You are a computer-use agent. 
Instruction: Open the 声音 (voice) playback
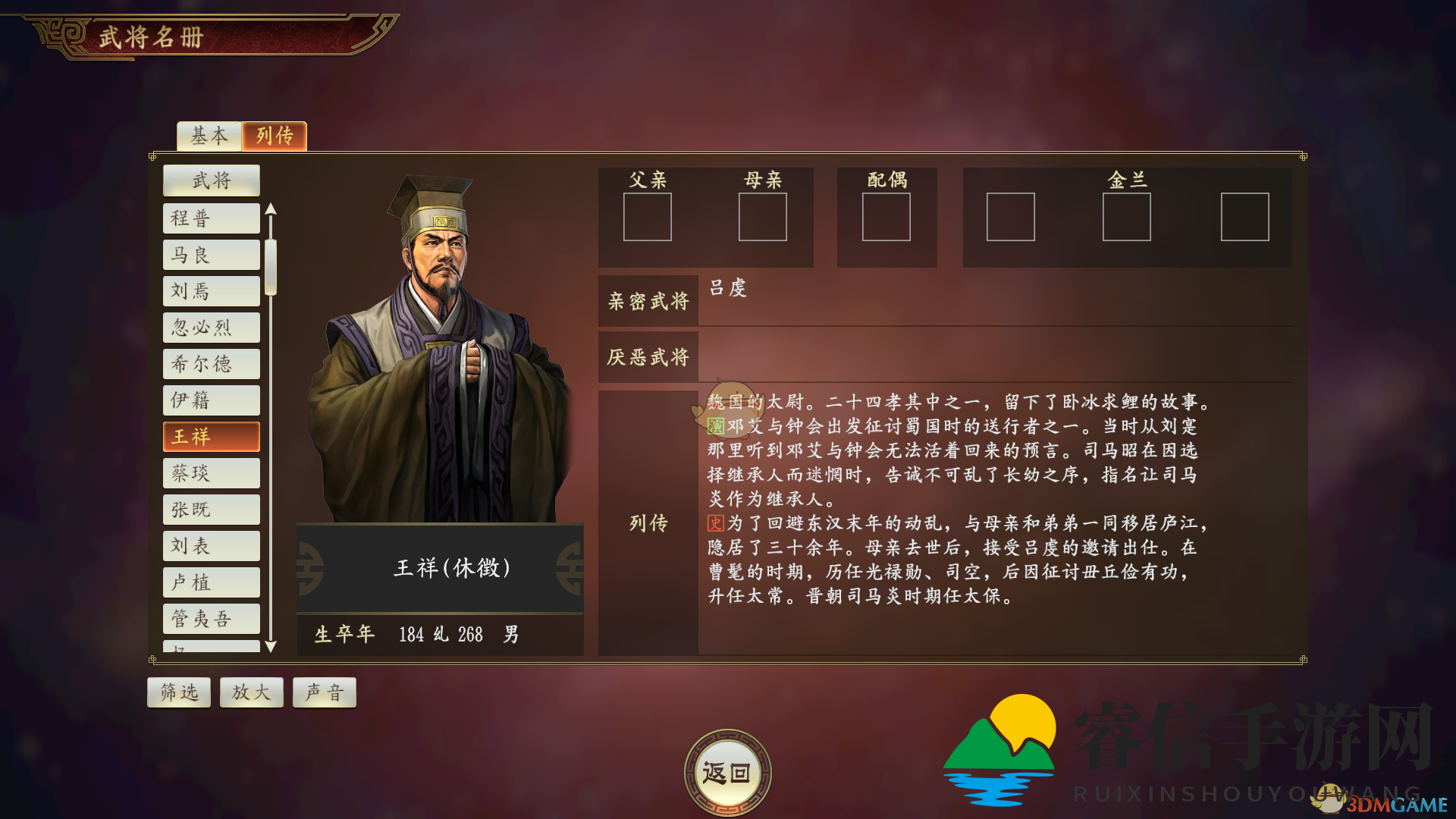pos(324,692)
